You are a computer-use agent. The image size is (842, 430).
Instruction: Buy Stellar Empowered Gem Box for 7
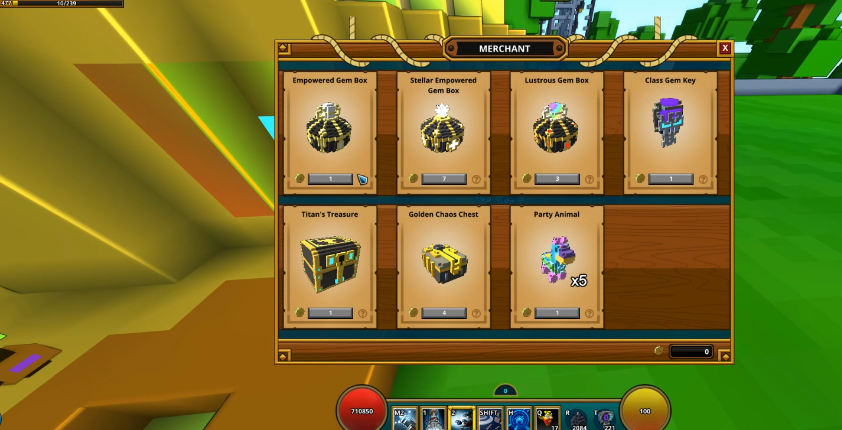coord(443,179)
